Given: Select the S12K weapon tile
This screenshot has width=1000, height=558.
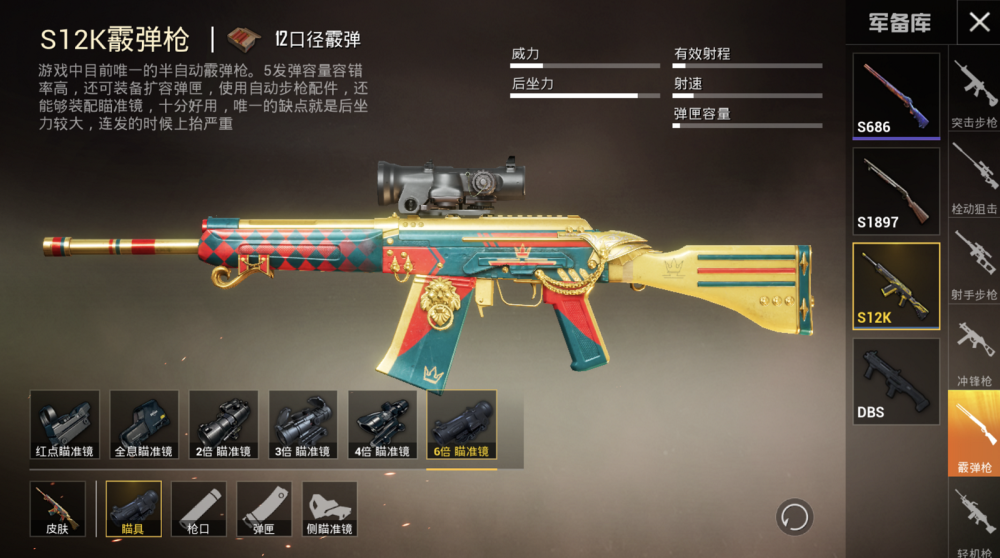Looking at the screenshot, I should [895, 285].
